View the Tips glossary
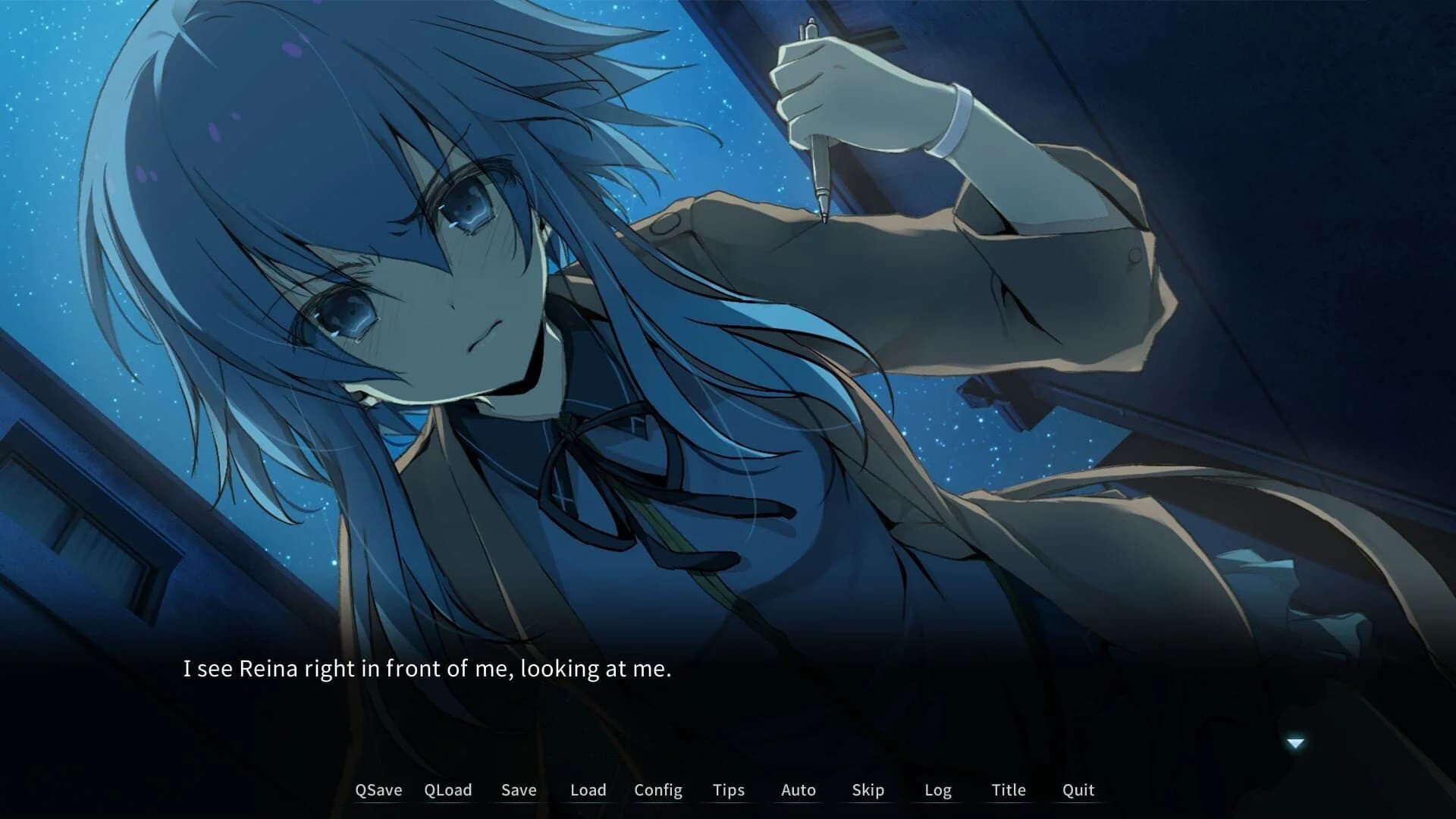The width and height of the screenshot is (1456, 819). 727,789
